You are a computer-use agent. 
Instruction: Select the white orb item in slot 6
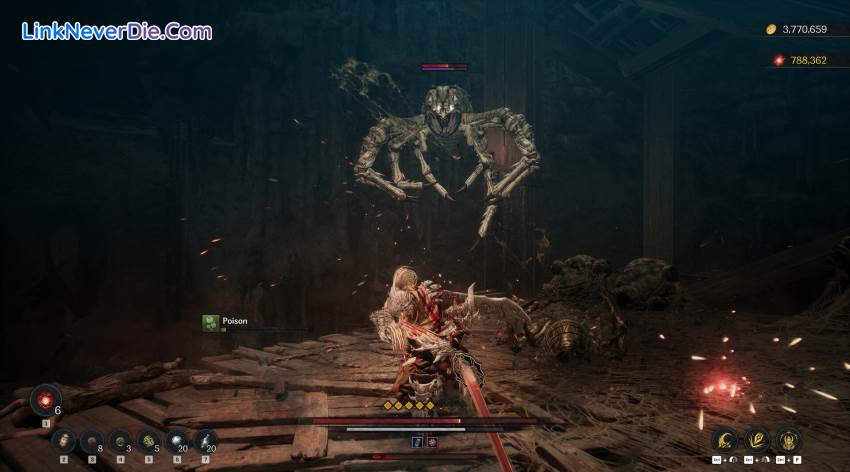pos(177,441)
